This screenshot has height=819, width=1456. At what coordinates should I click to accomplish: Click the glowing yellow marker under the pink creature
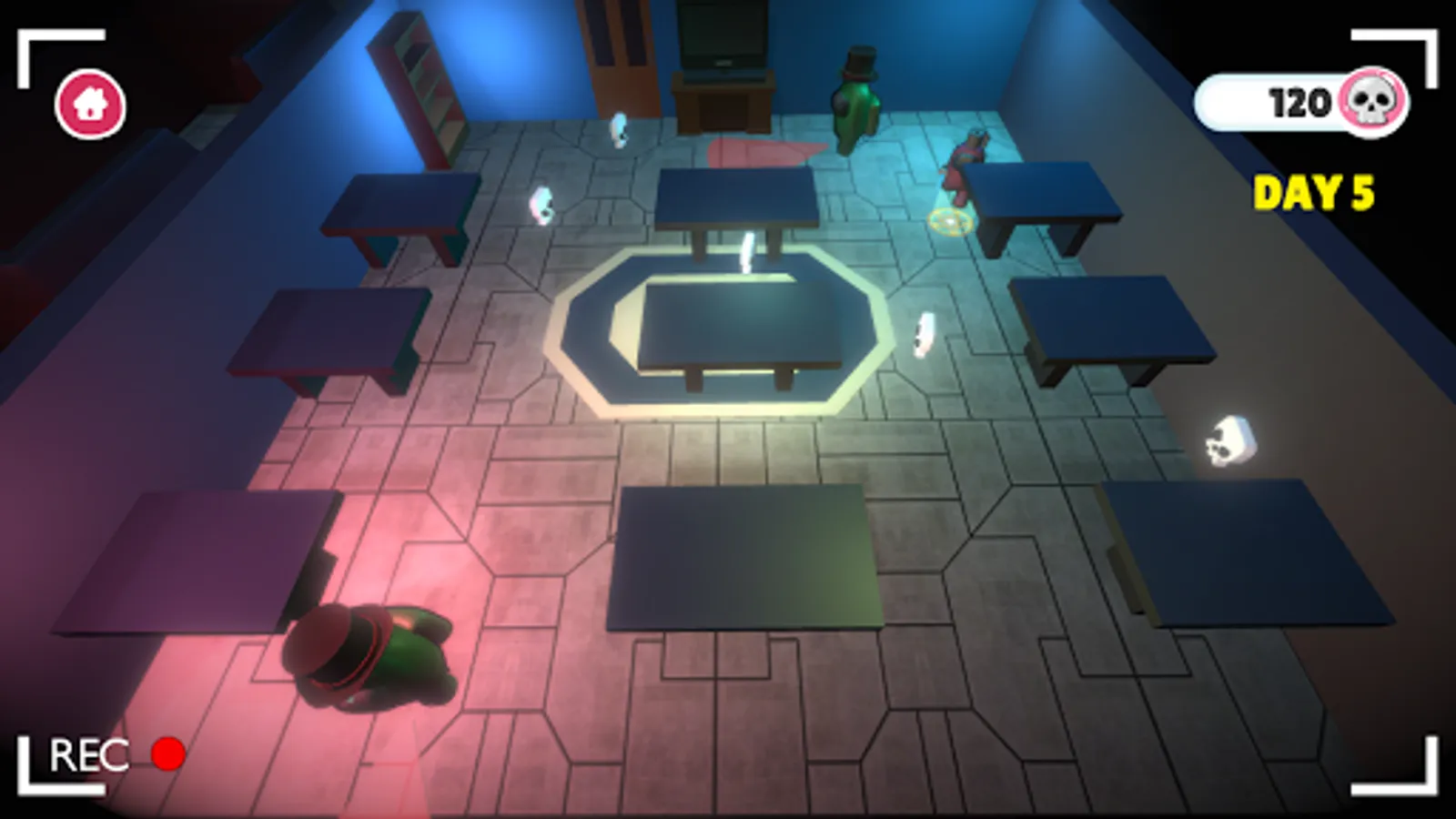point(949,219)
